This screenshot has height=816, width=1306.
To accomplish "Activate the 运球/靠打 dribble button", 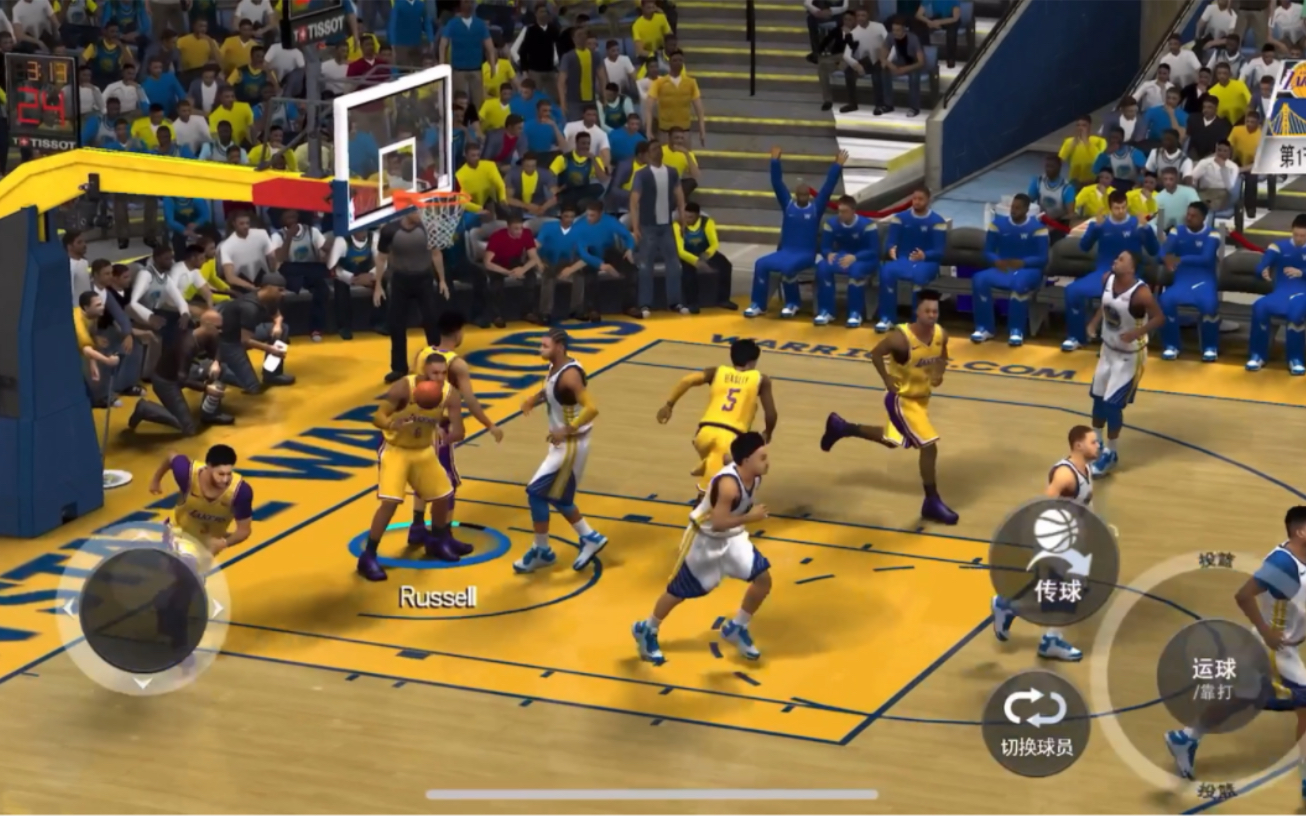I will [1214, 677].
